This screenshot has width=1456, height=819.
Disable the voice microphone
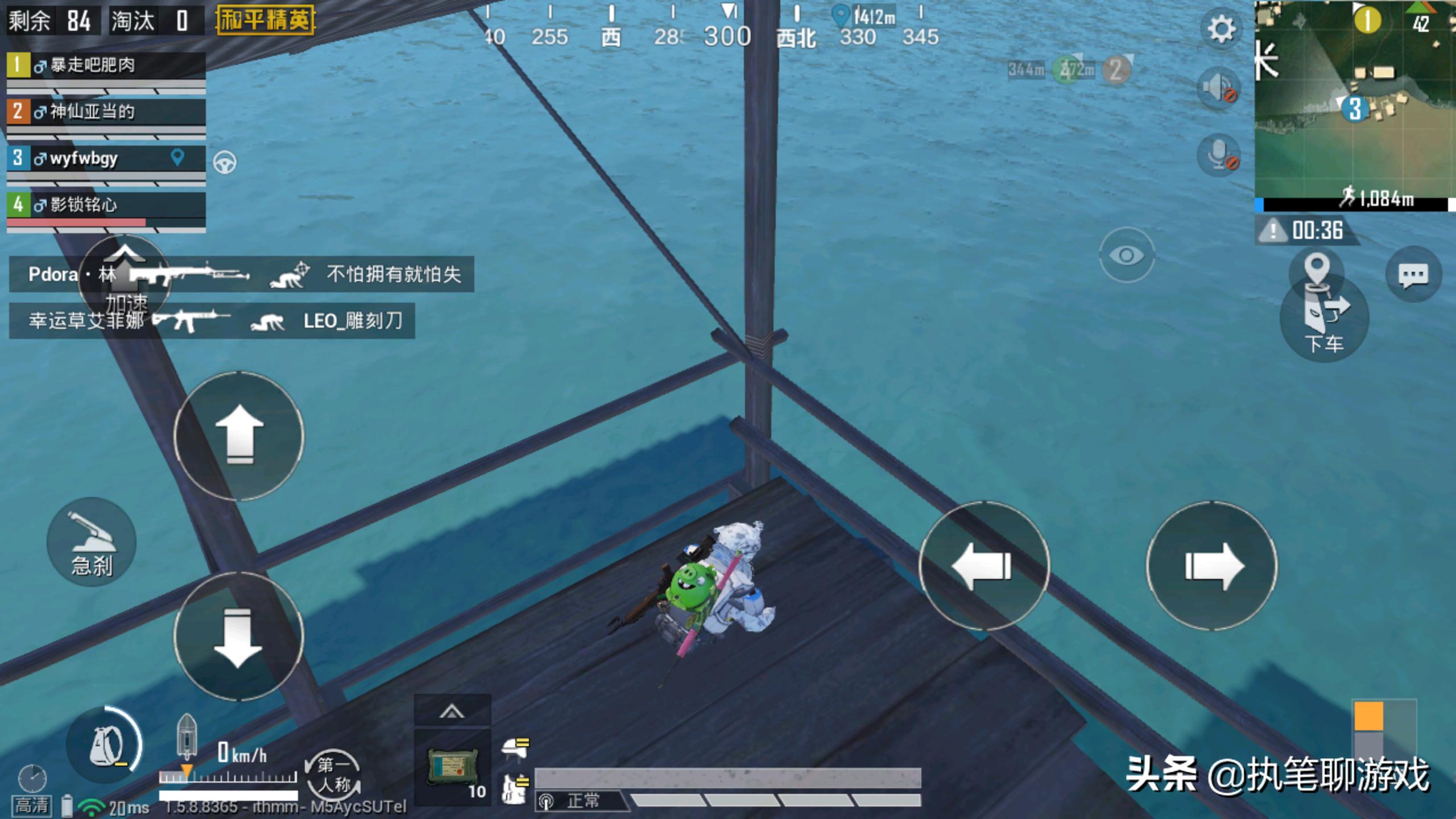tap(1218, 155)
